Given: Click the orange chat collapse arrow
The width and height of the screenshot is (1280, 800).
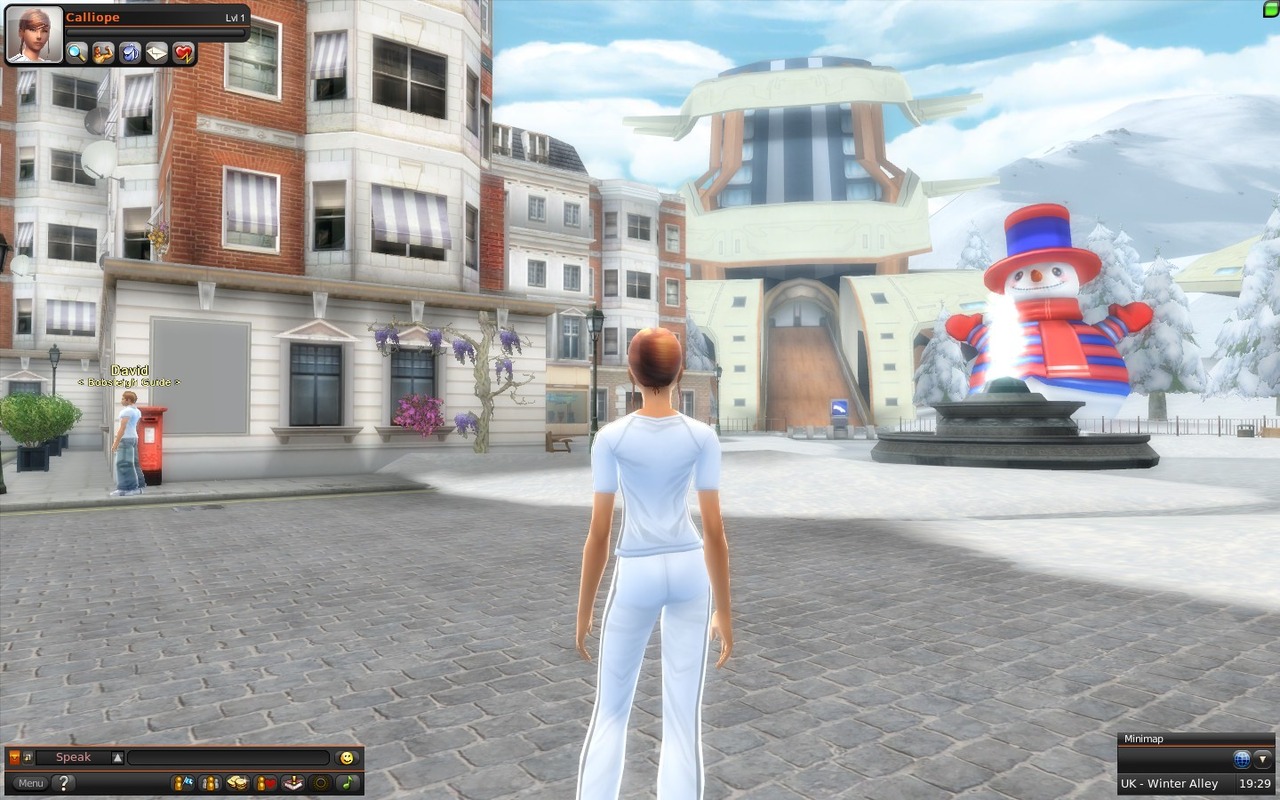Looking at the screenshot, I should point(14,758).
